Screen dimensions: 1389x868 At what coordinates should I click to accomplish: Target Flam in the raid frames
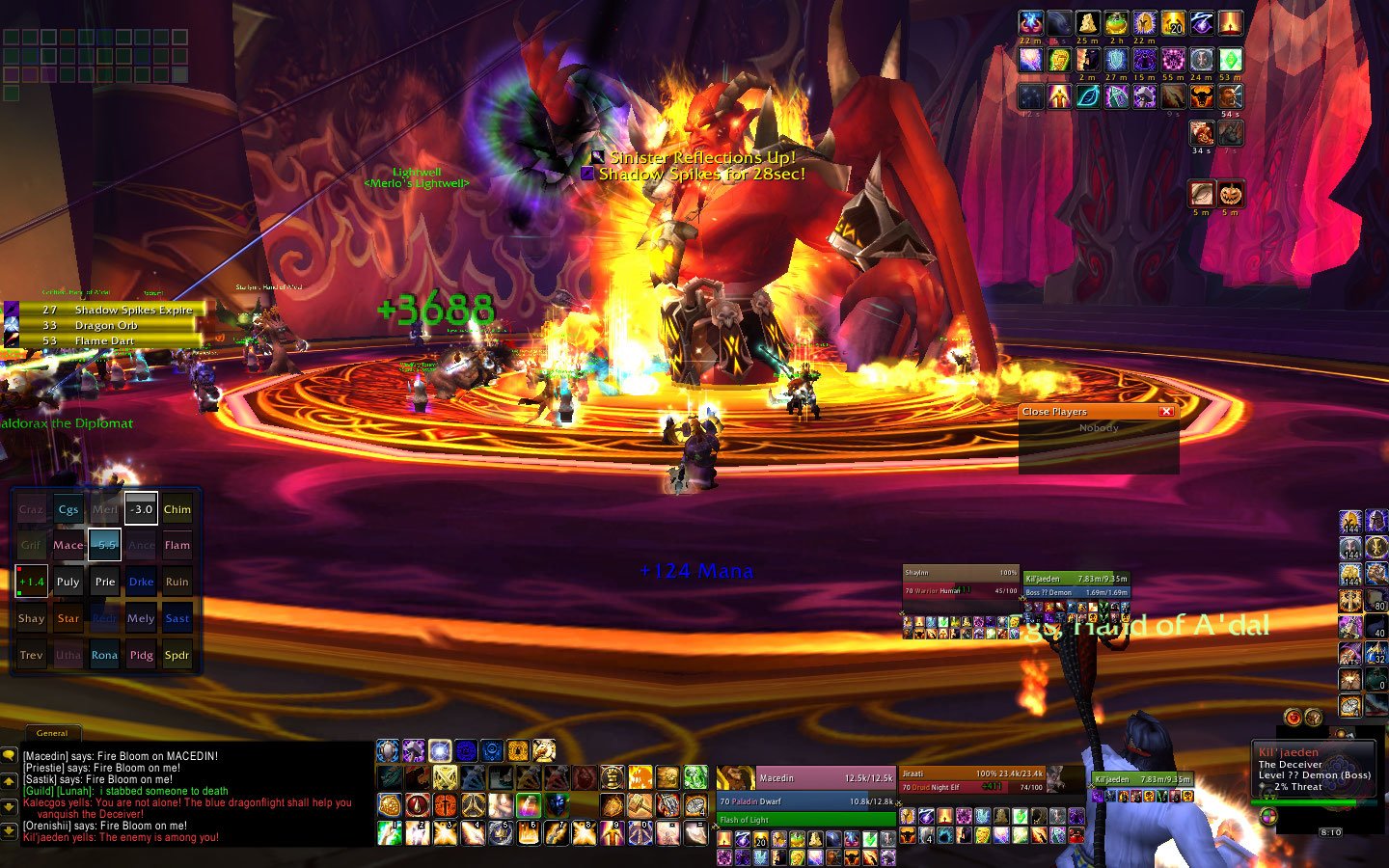(177, 545)
